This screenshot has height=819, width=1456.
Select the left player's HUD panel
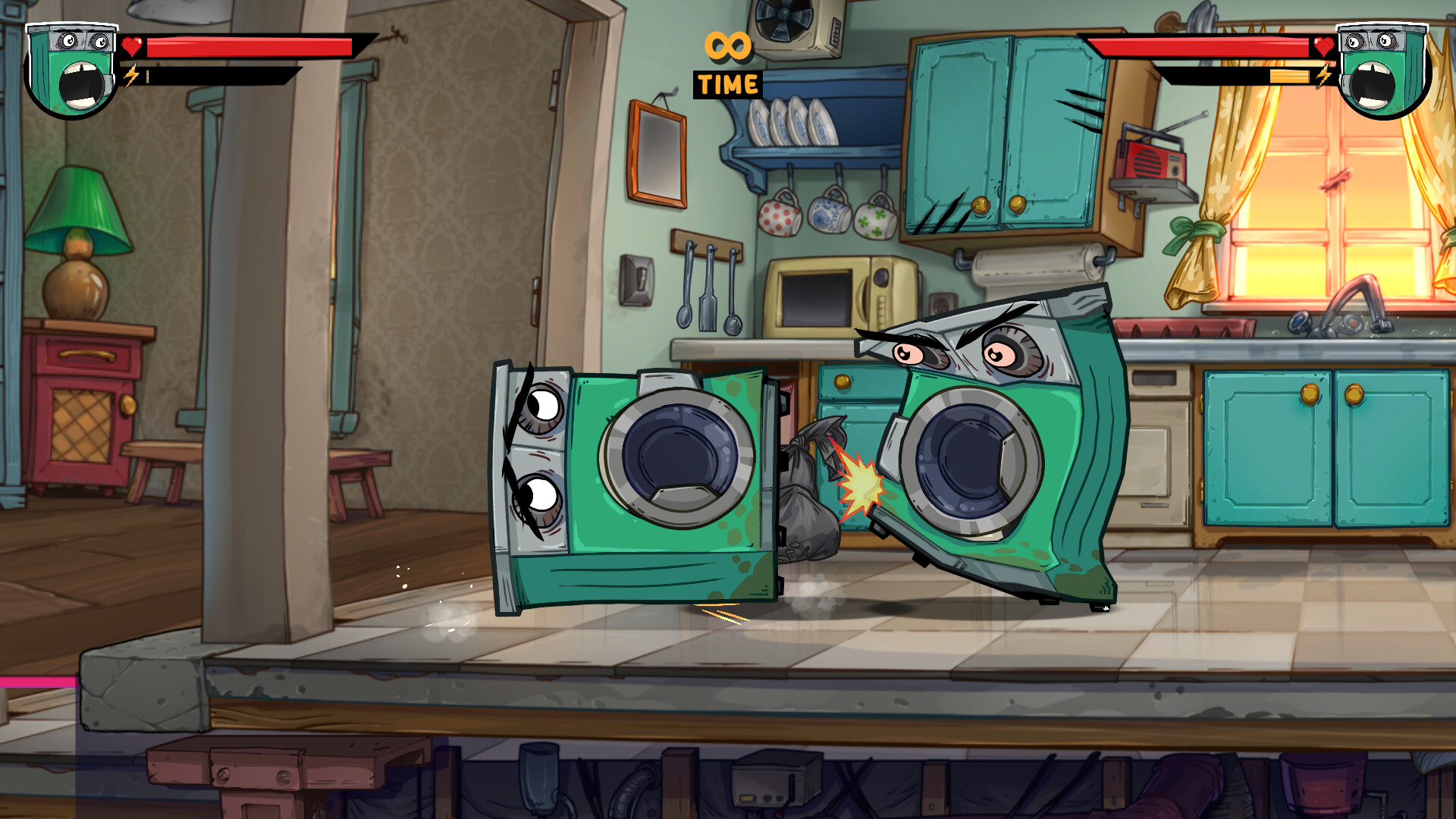click(190, 61)
